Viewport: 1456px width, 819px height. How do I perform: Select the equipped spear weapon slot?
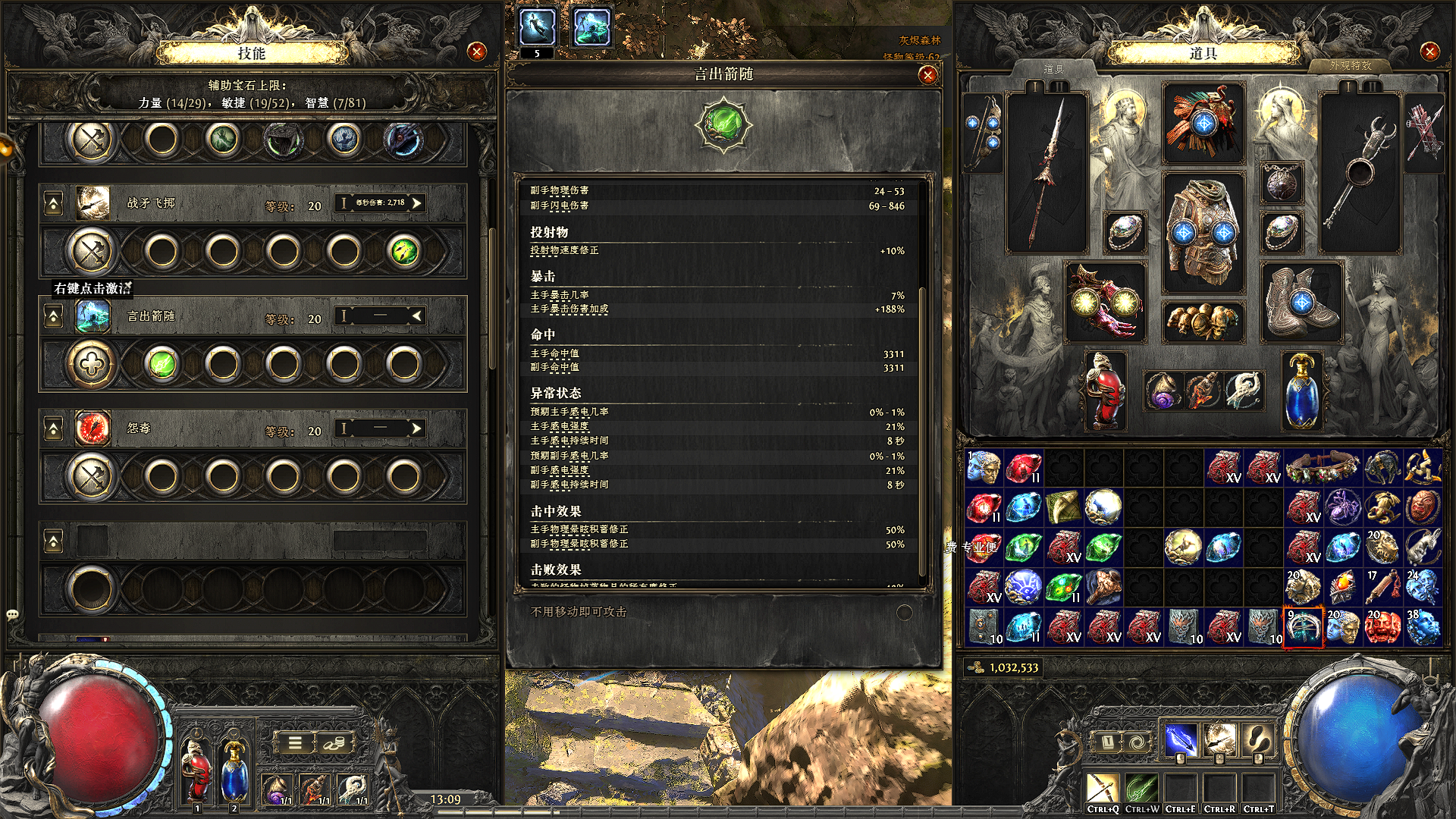pos(1046,173)
